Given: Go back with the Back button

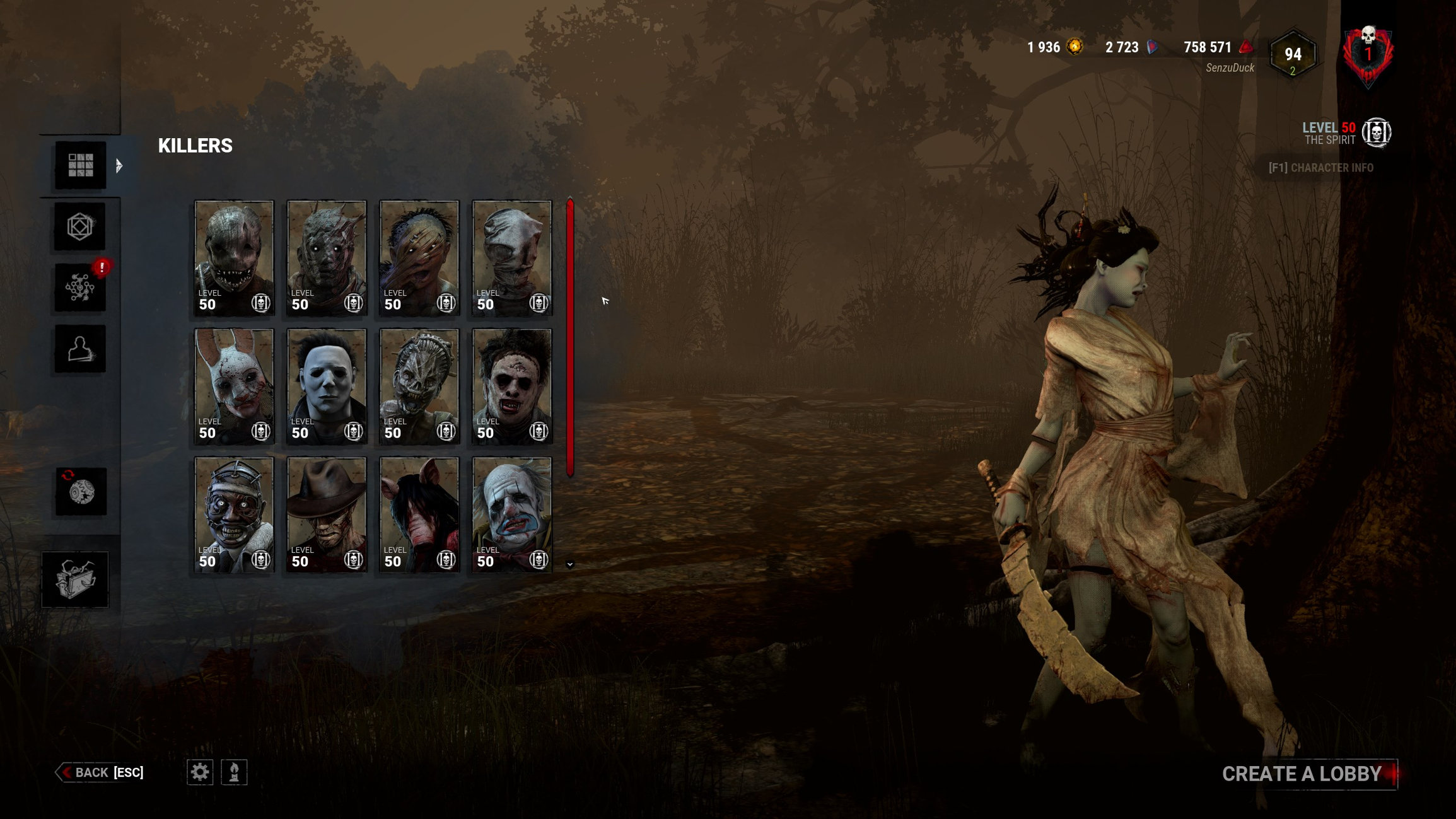Looking at the screenshot, I should click(101, 772).
